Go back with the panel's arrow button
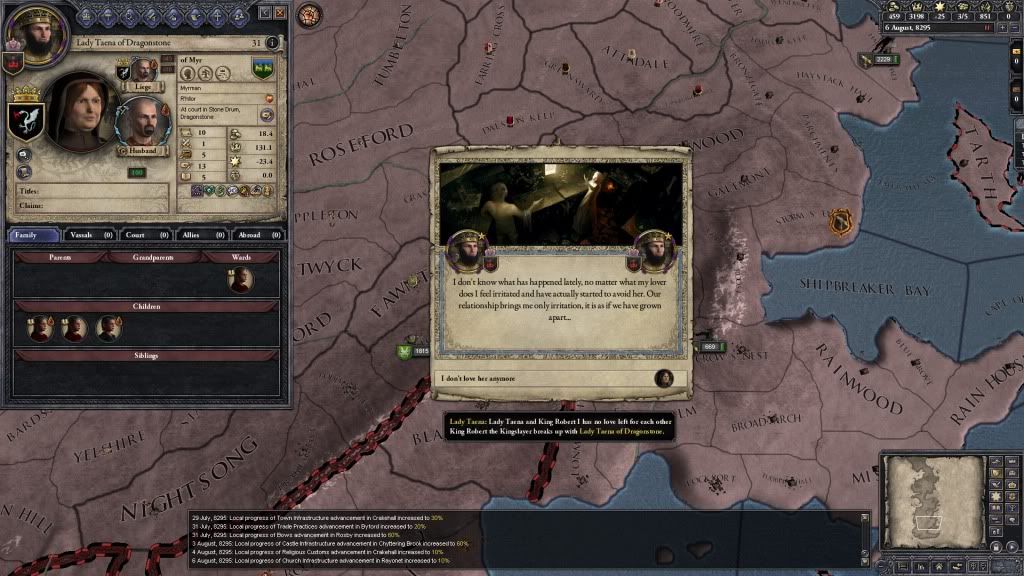 264,13
